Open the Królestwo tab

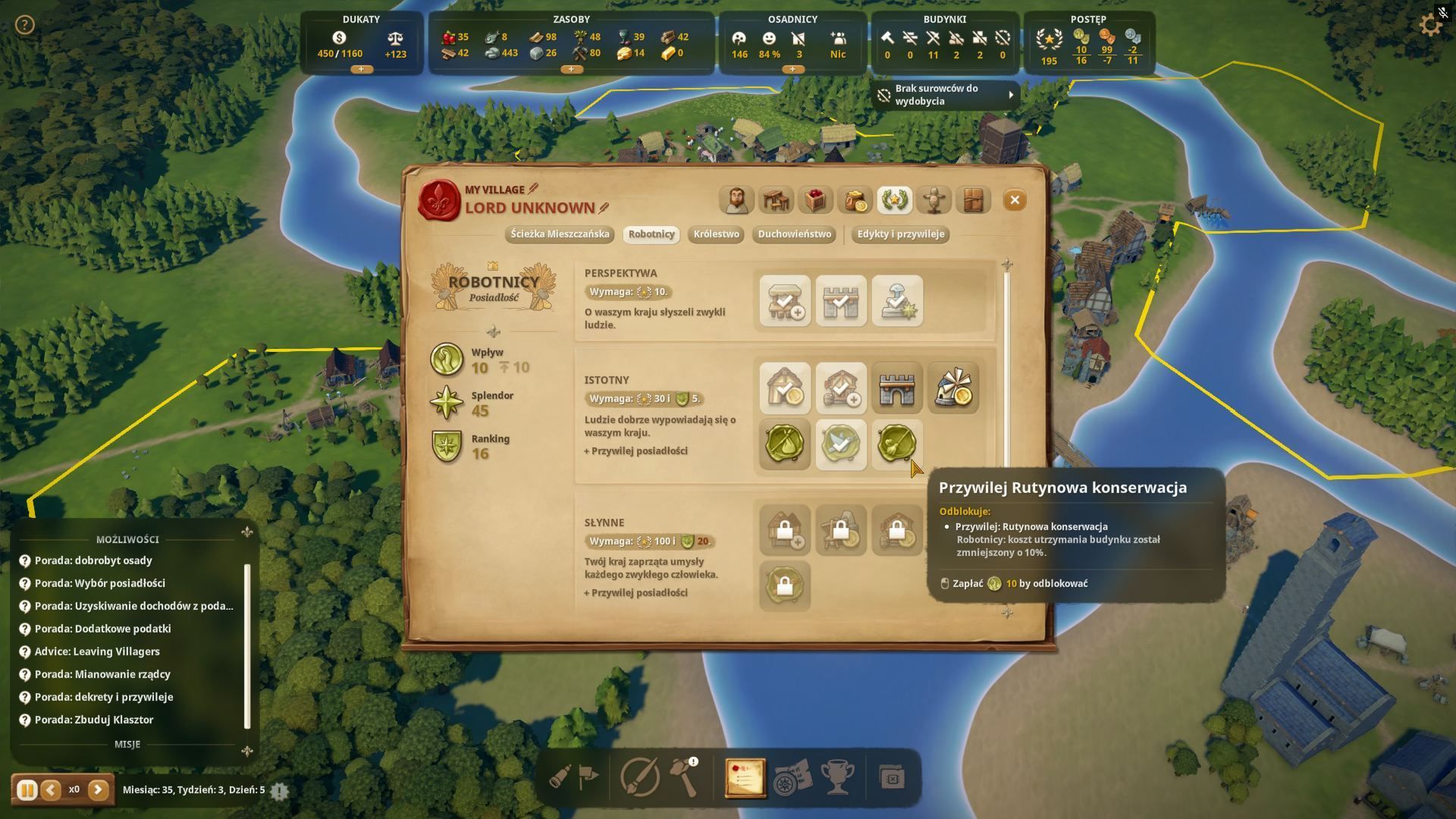click(x=716, y=234)
